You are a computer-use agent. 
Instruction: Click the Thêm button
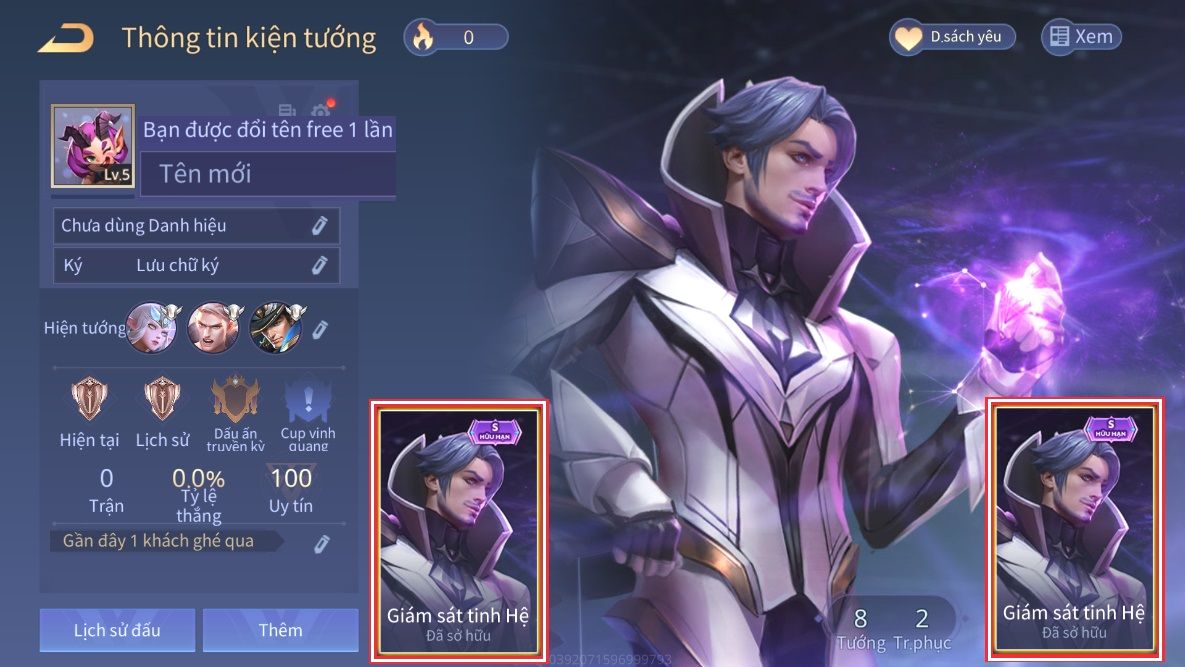280,630
